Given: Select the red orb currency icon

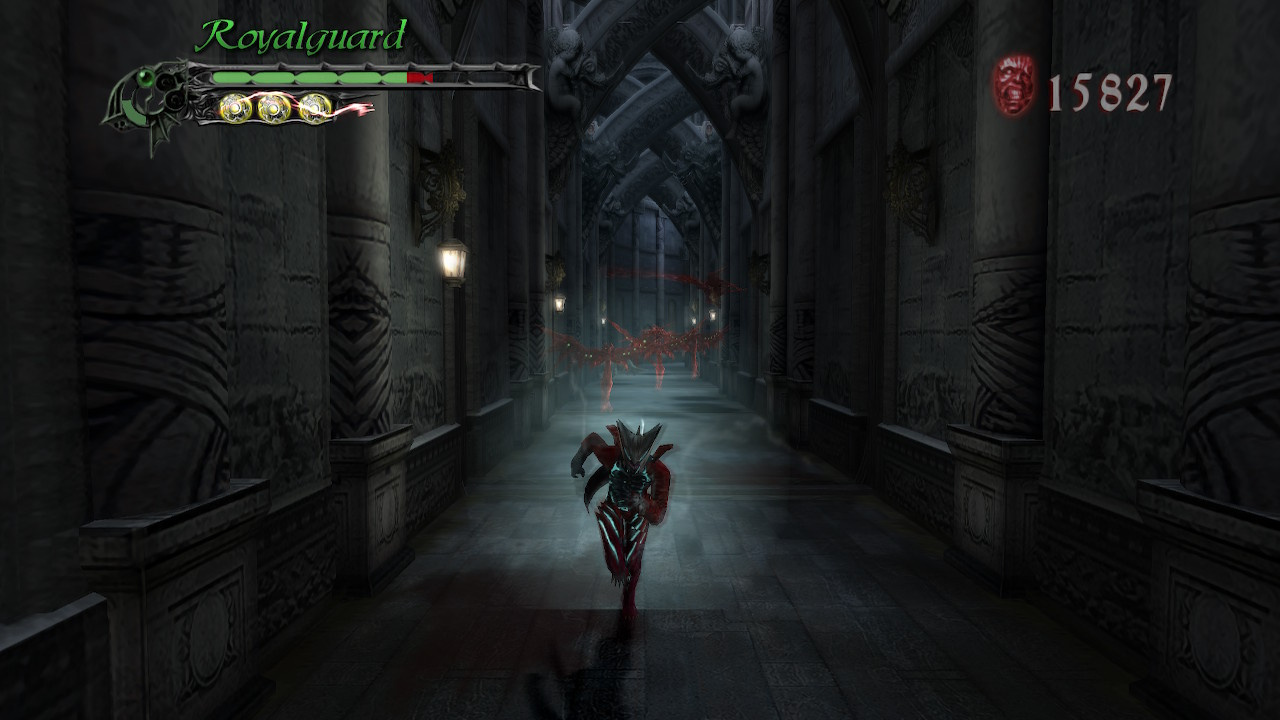Looking at the screenshot, I should [x=1014, y=86].
